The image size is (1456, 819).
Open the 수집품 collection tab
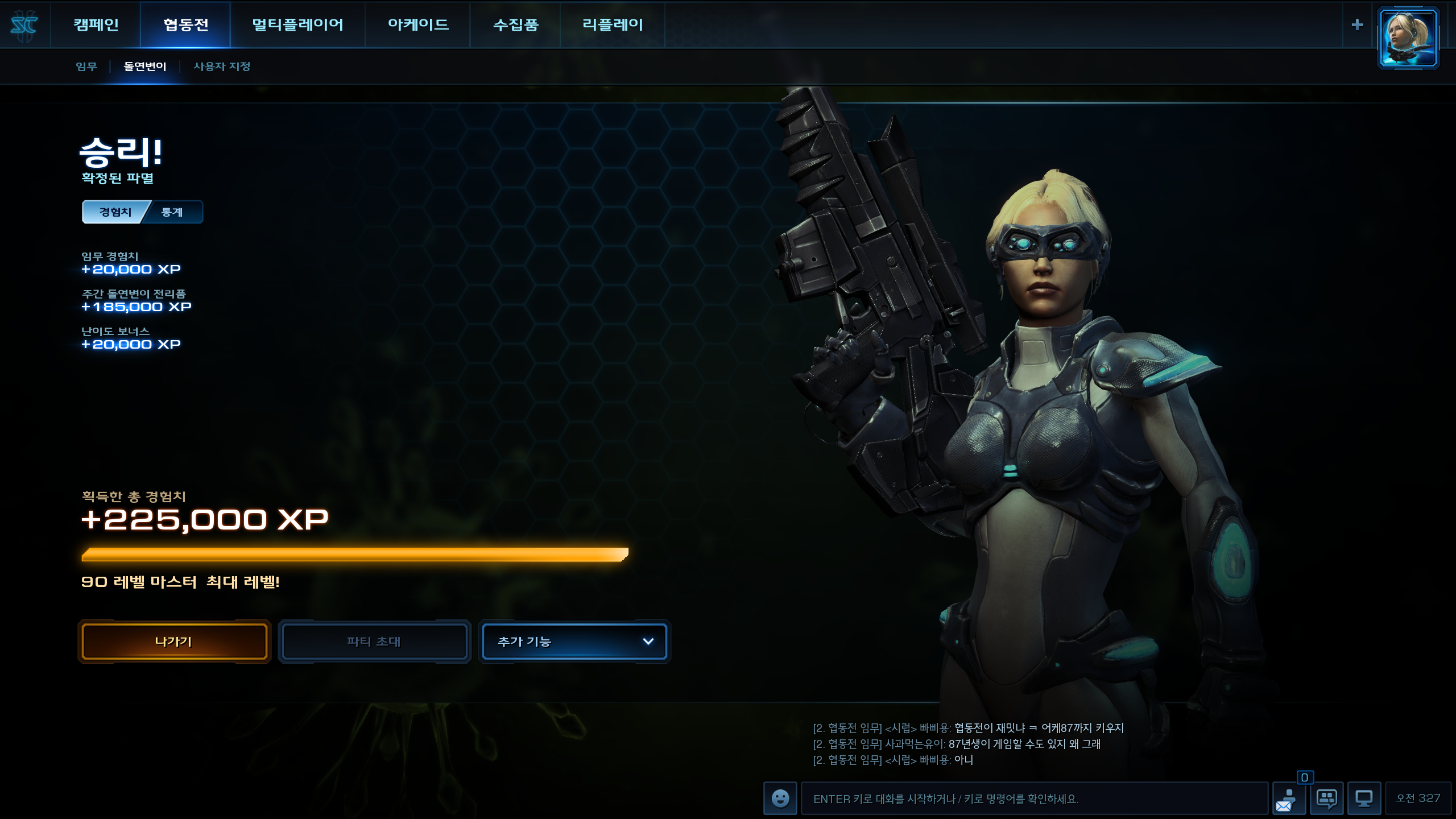[x=515, y=24]
